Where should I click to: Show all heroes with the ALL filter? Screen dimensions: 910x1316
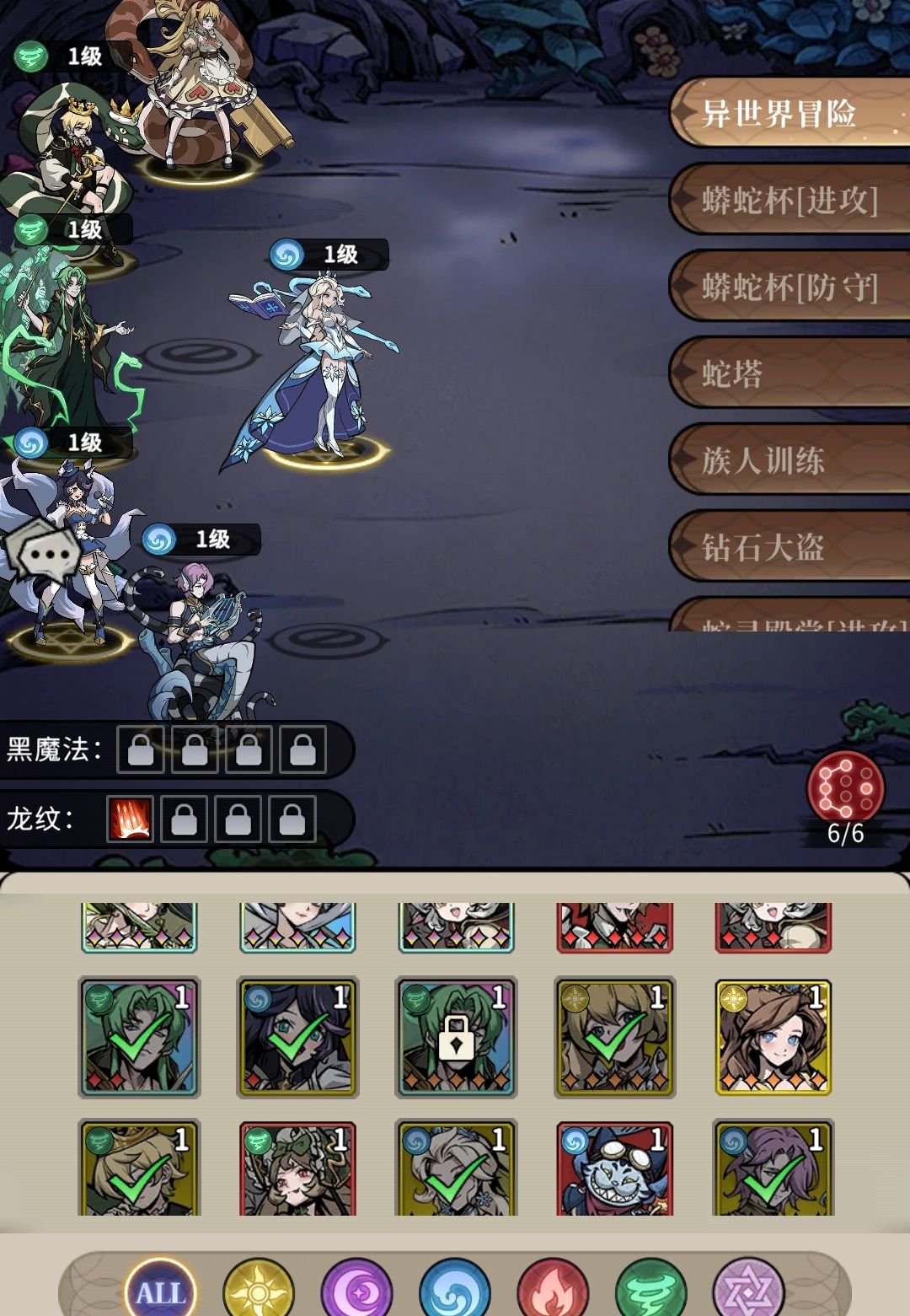click(160, 1291)
